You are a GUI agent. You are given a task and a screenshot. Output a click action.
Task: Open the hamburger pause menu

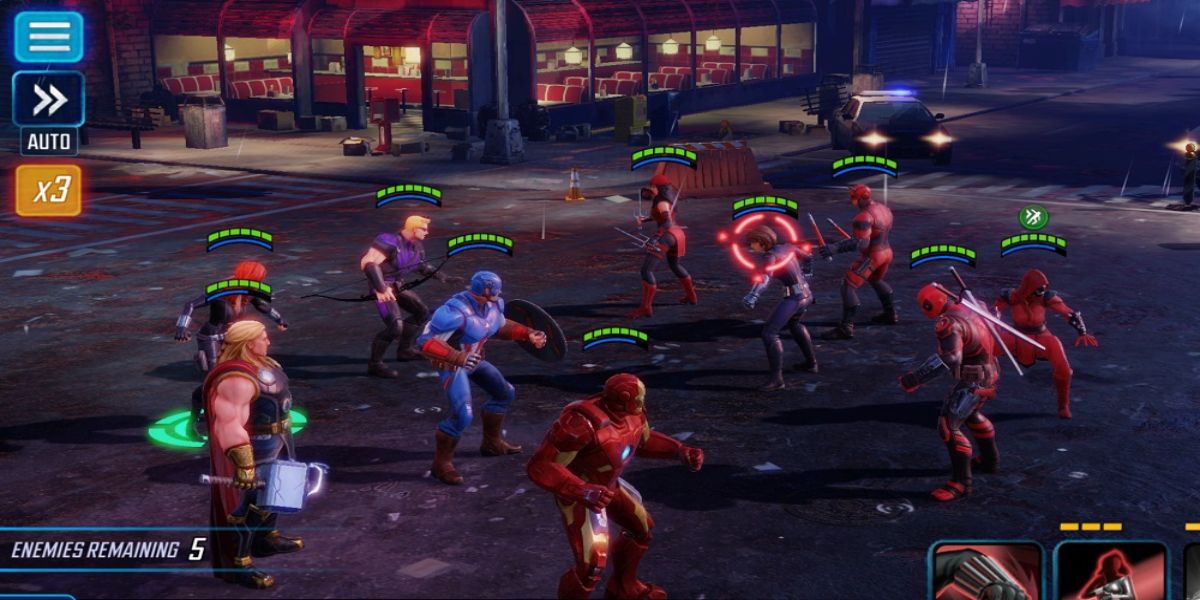pos(48,37)
